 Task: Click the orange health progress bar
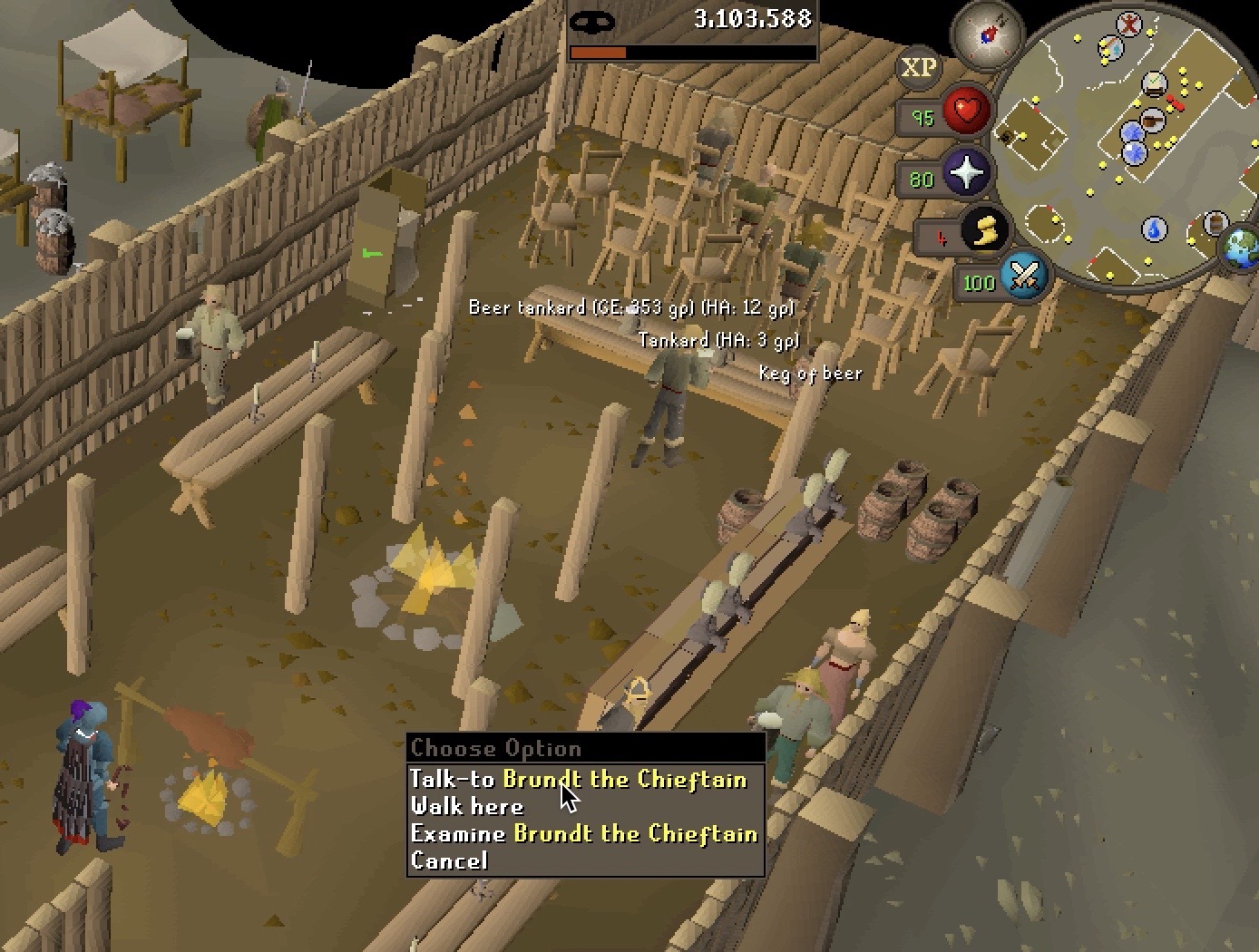coord(599,53)
